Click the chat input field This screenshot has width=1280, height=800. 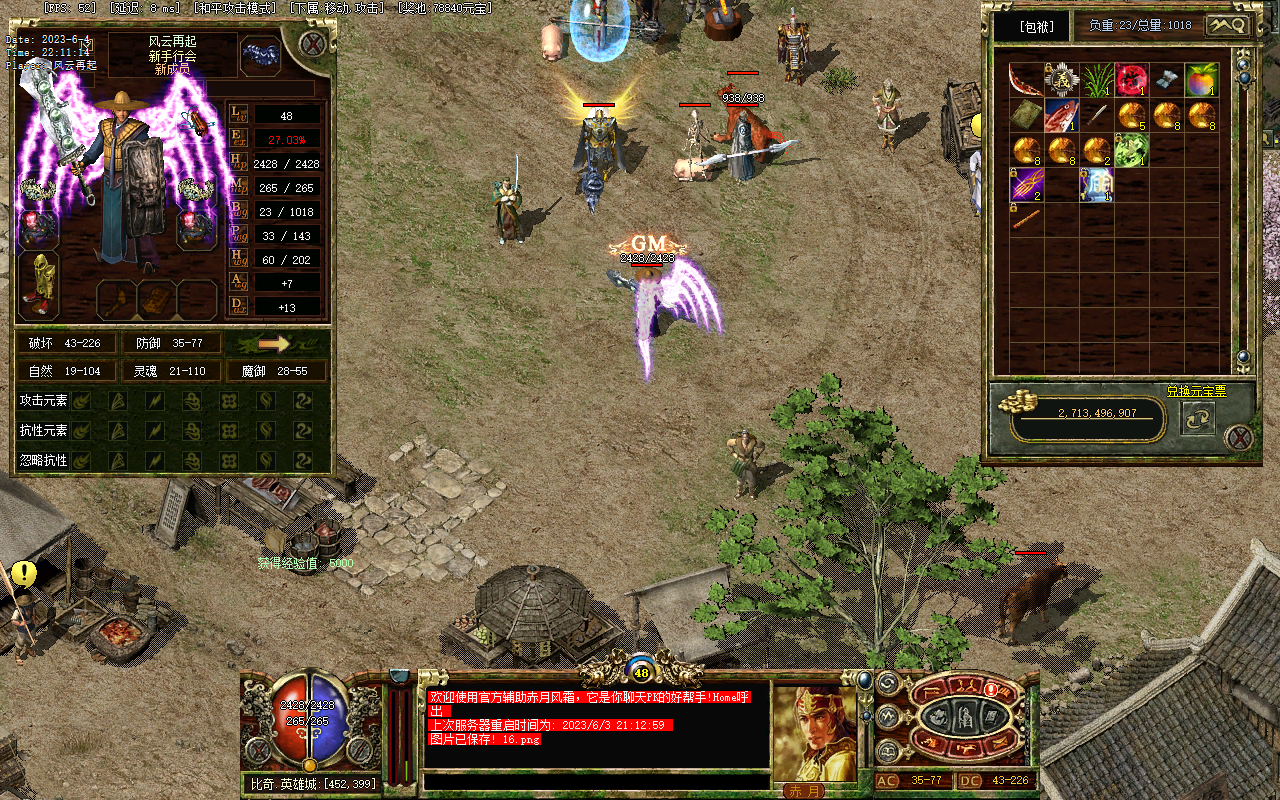(596, 781)
